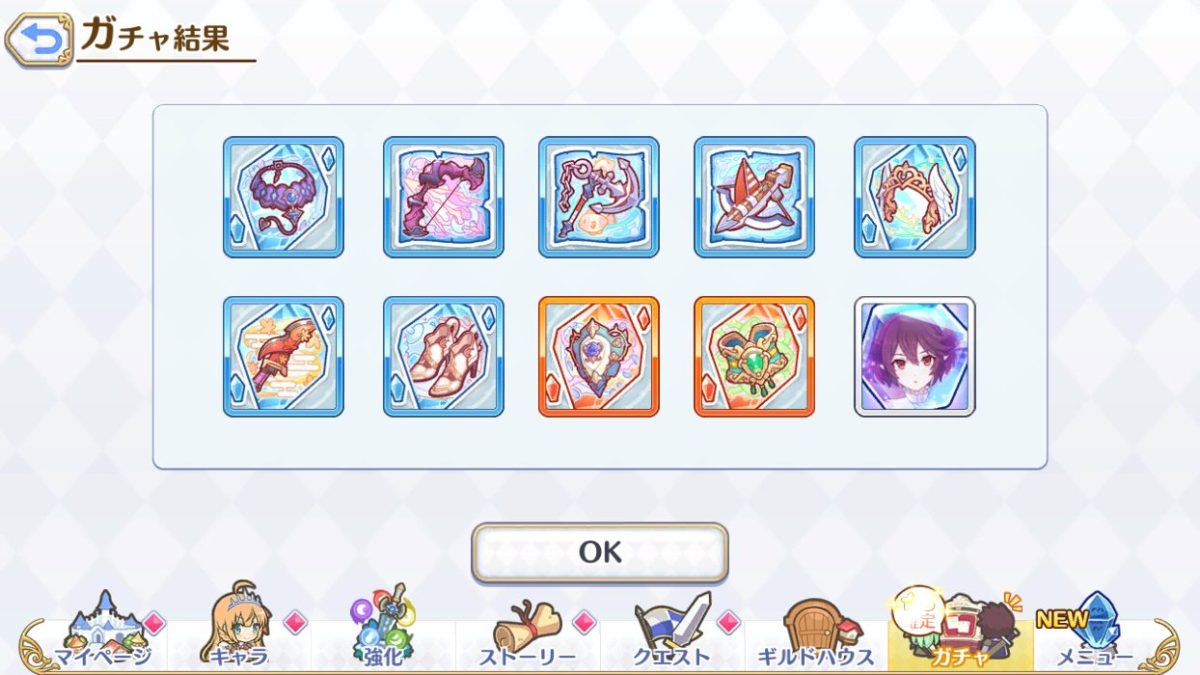Tap the red axe equipment result
The height and width of the screenshot is (675, 1200).
click(x=283, y=356)
